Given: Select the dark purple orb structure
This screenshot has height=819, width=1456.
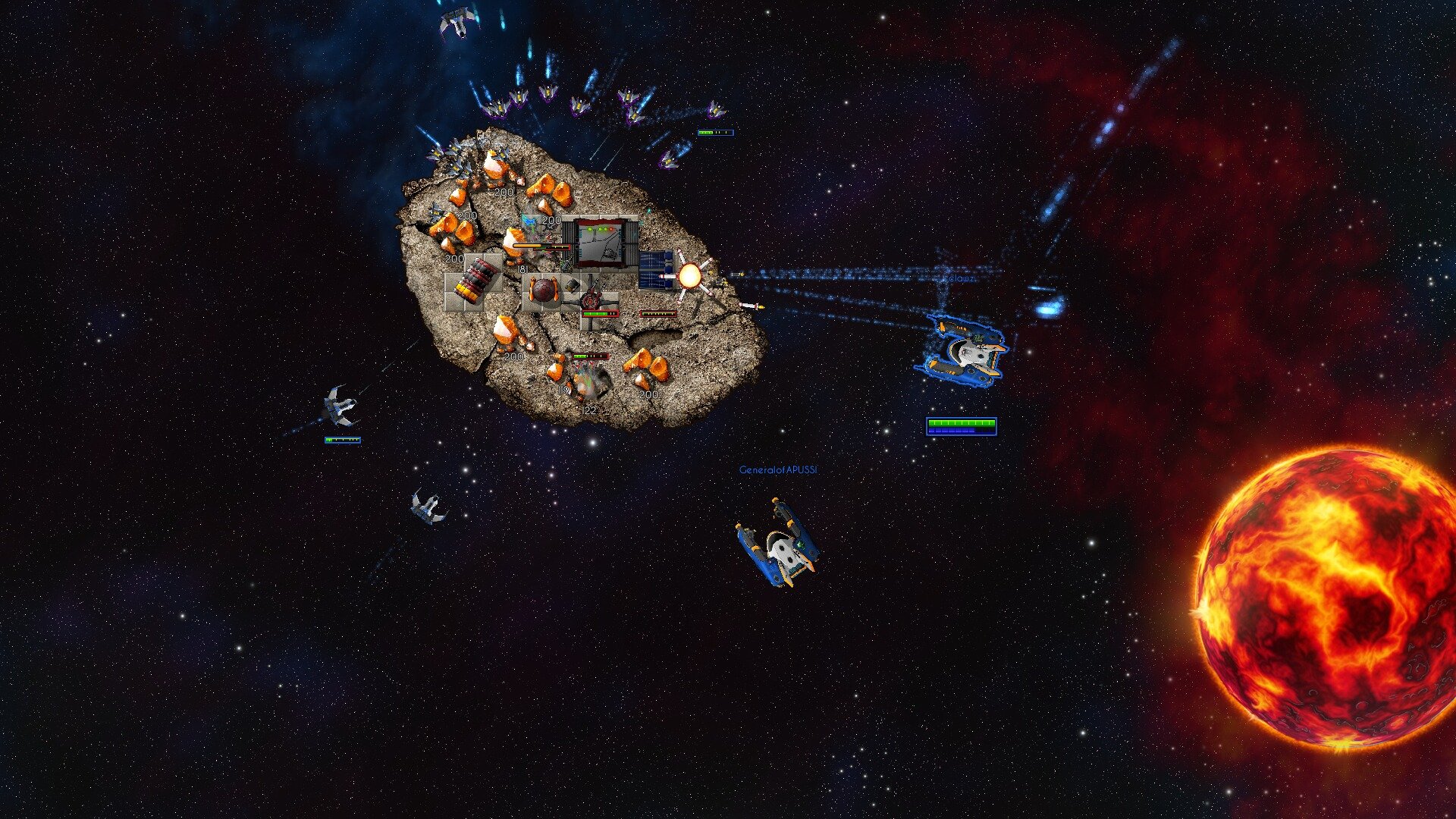Looking at the screenshot, I should click(544, 290).
